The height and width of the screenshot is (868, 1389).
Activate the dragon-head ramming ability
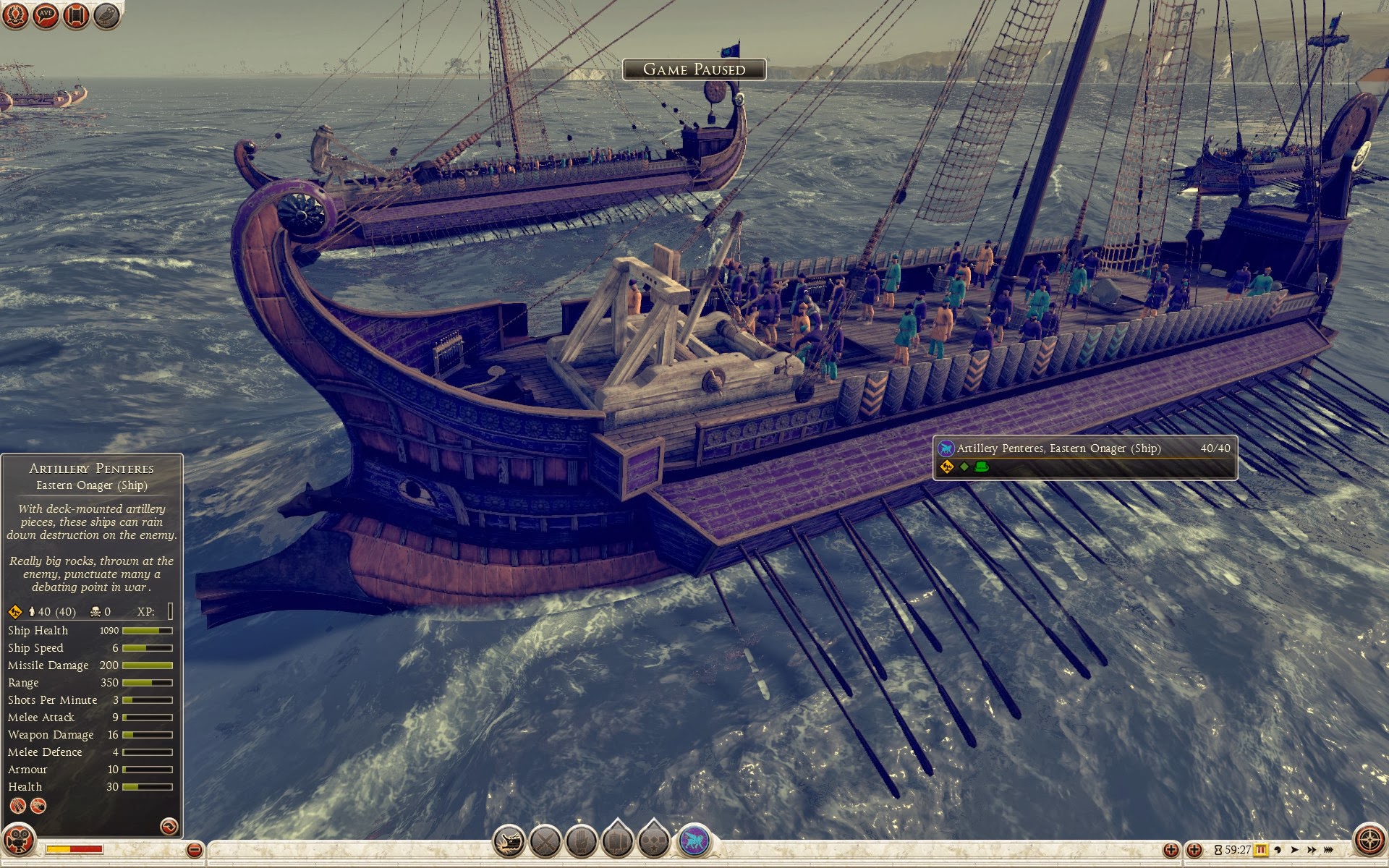click(x=509, y=841)
